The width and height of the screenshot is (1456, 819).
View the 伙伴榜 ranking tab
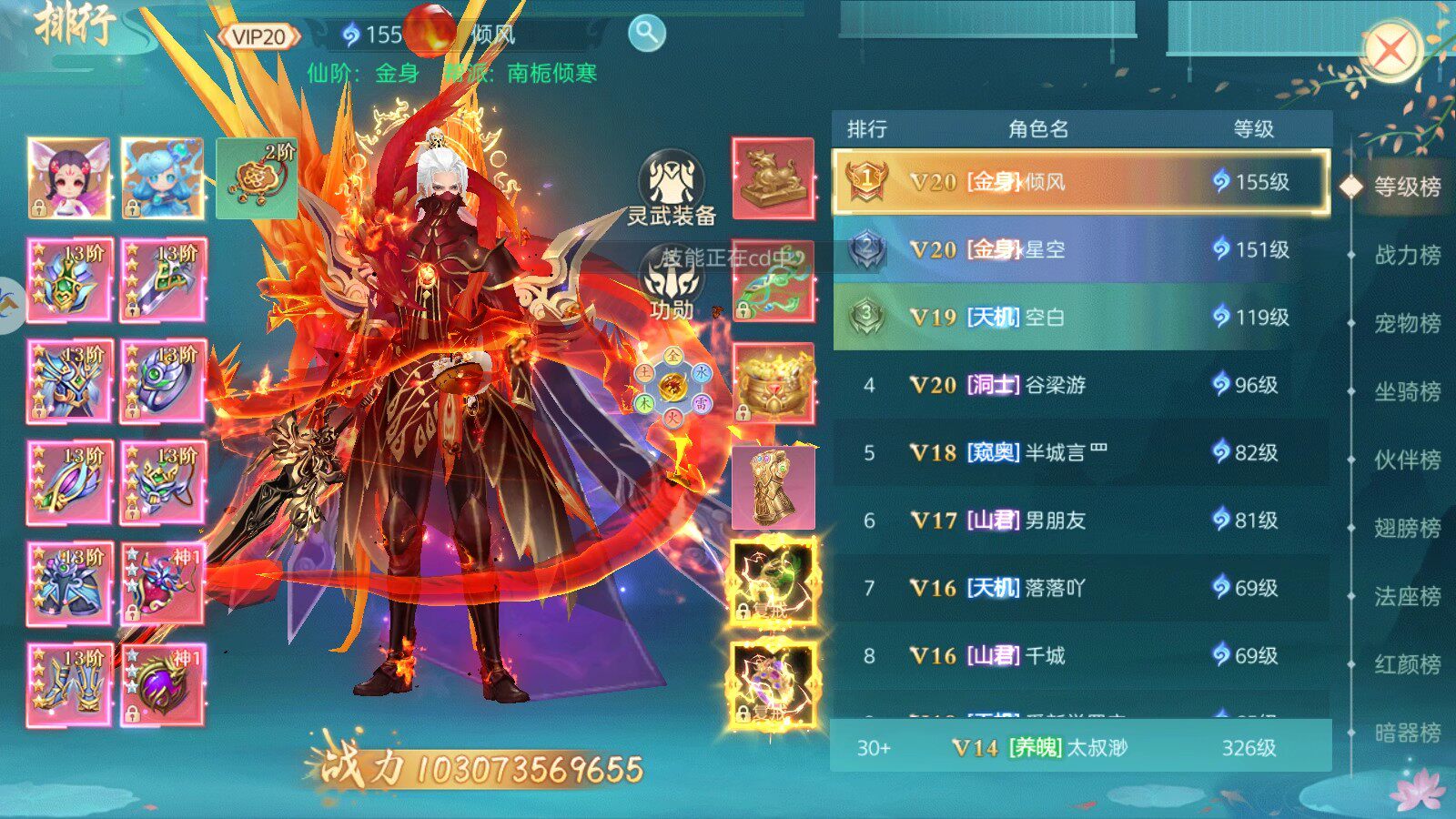pyautogui.click(x=1406, y=460)
